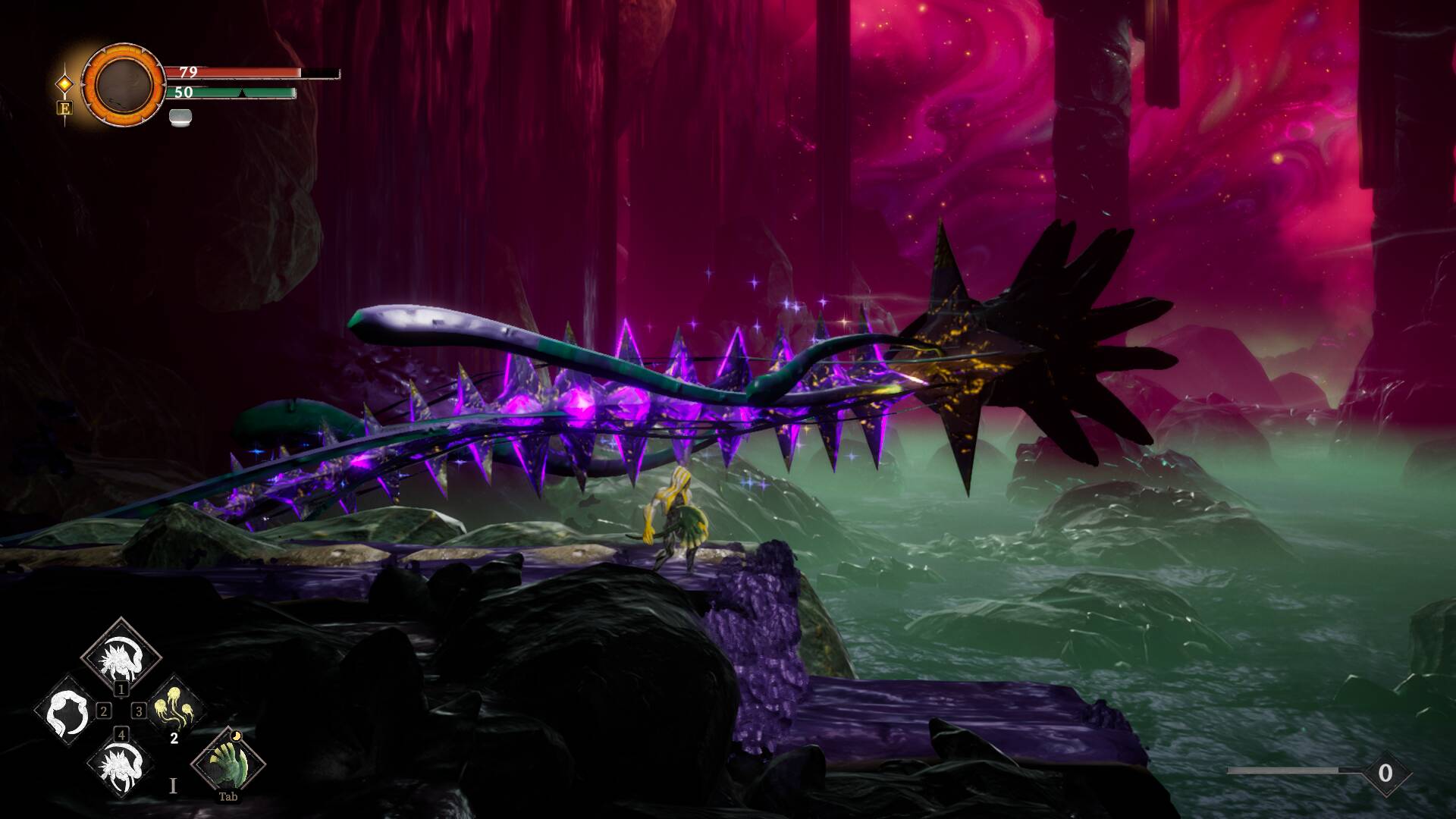1456x819 pixels.
Task: Use the yellow jellyfish item
Action: click(174, 710)
